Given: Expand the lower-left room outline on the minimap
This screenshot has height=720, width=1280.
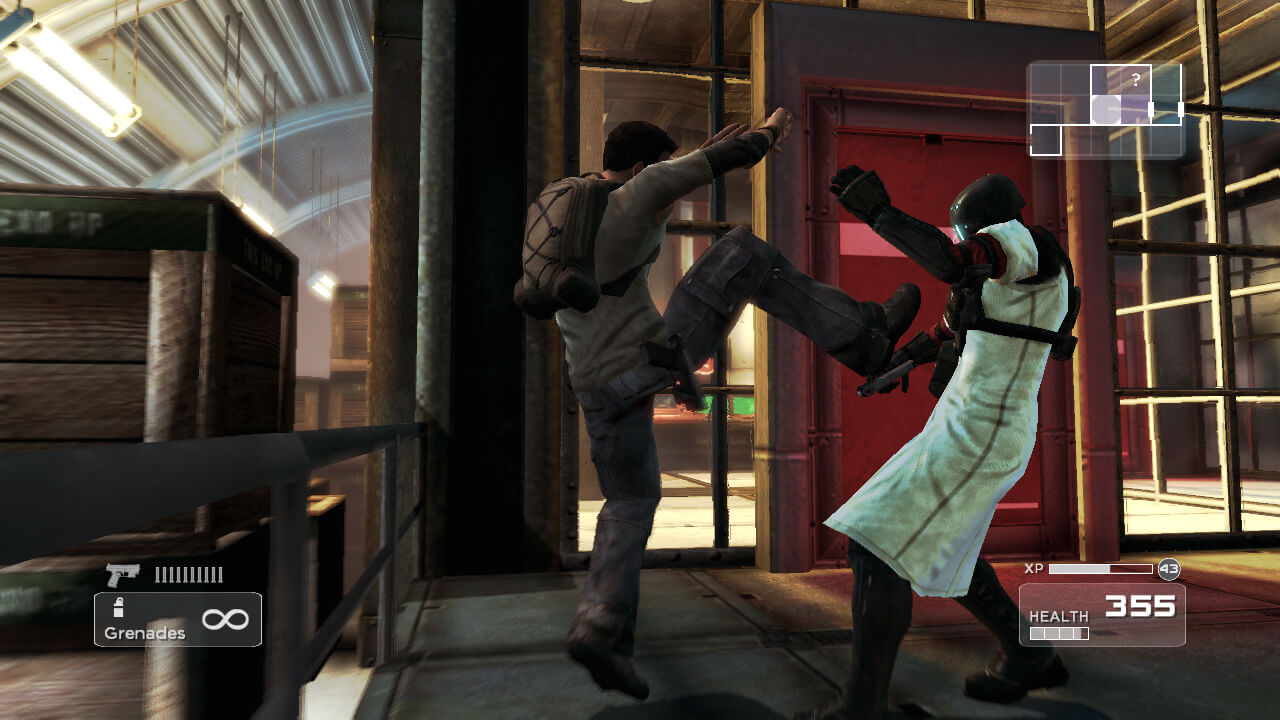Looking at the screenshot, I should (1046, 140).
